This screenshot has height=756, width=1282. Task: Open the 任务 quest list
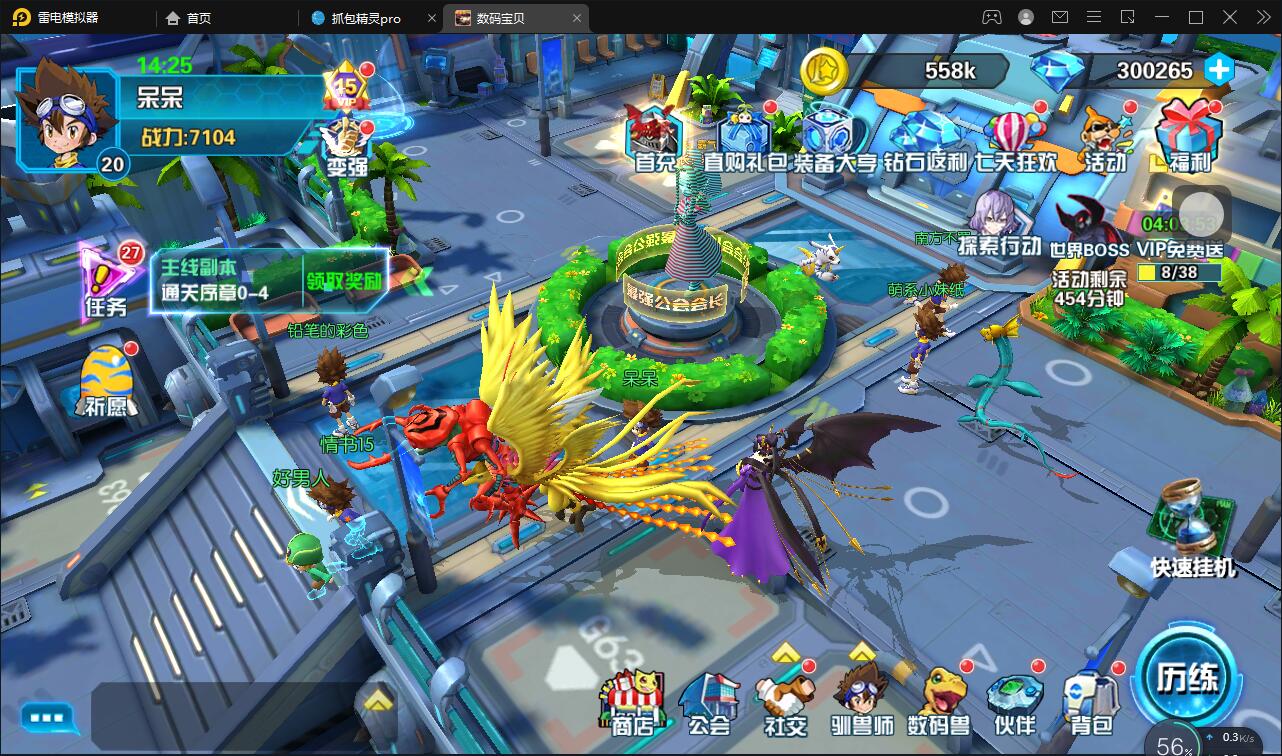coord(106,281)
